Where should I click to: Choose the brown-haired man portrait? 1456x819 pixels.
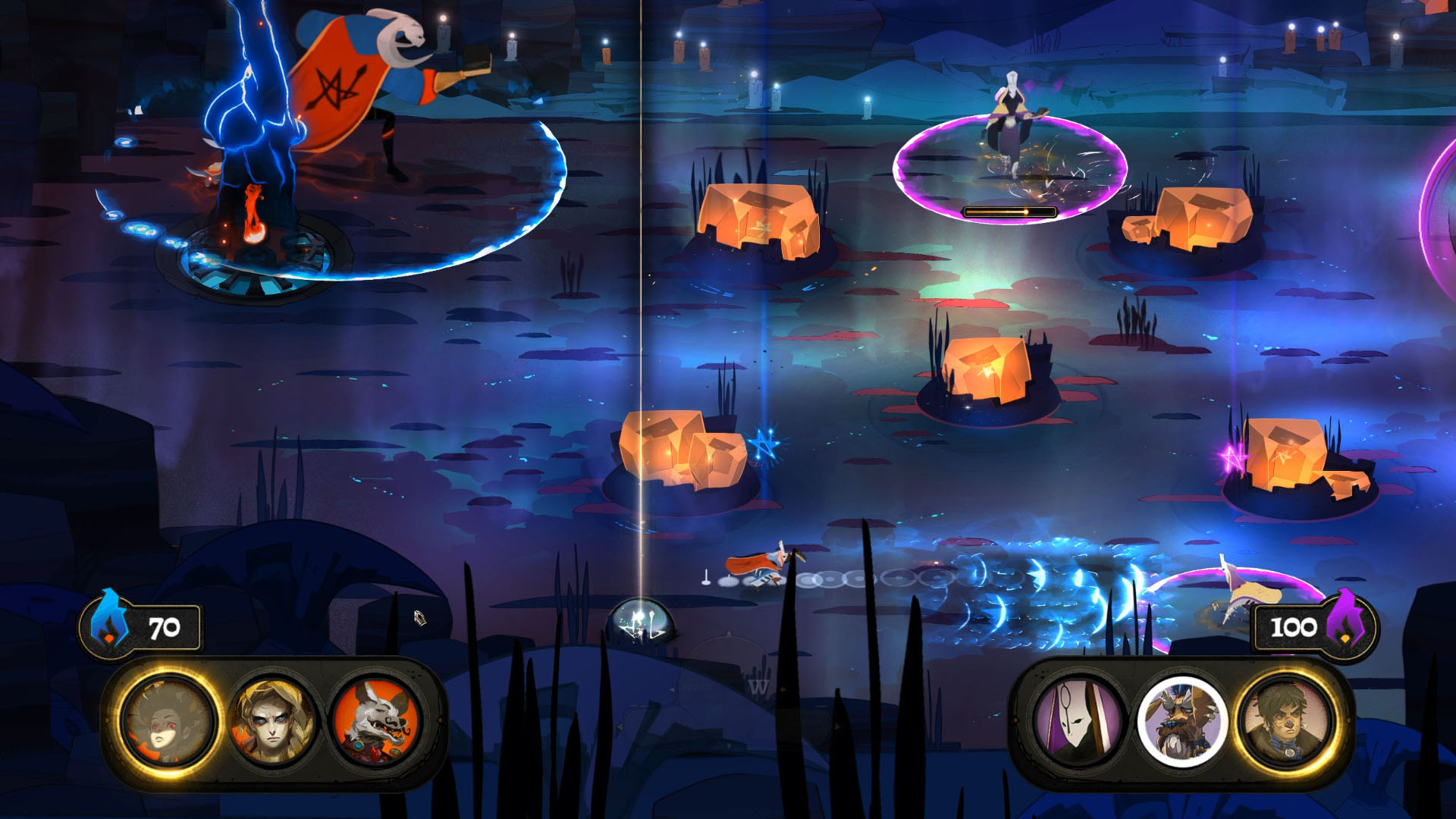tap(1286, 722)
